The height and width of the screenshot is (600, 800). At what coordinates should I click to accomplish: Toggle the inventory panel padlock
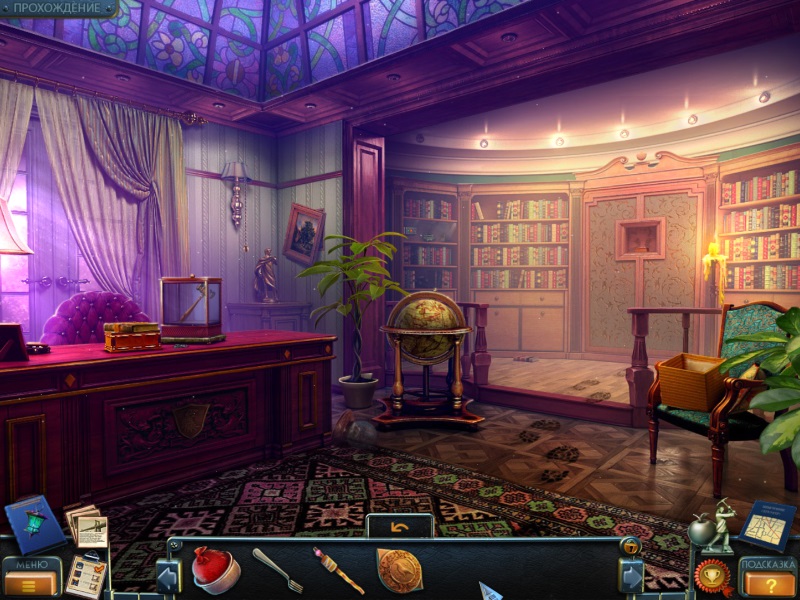(x=630, y=546)
